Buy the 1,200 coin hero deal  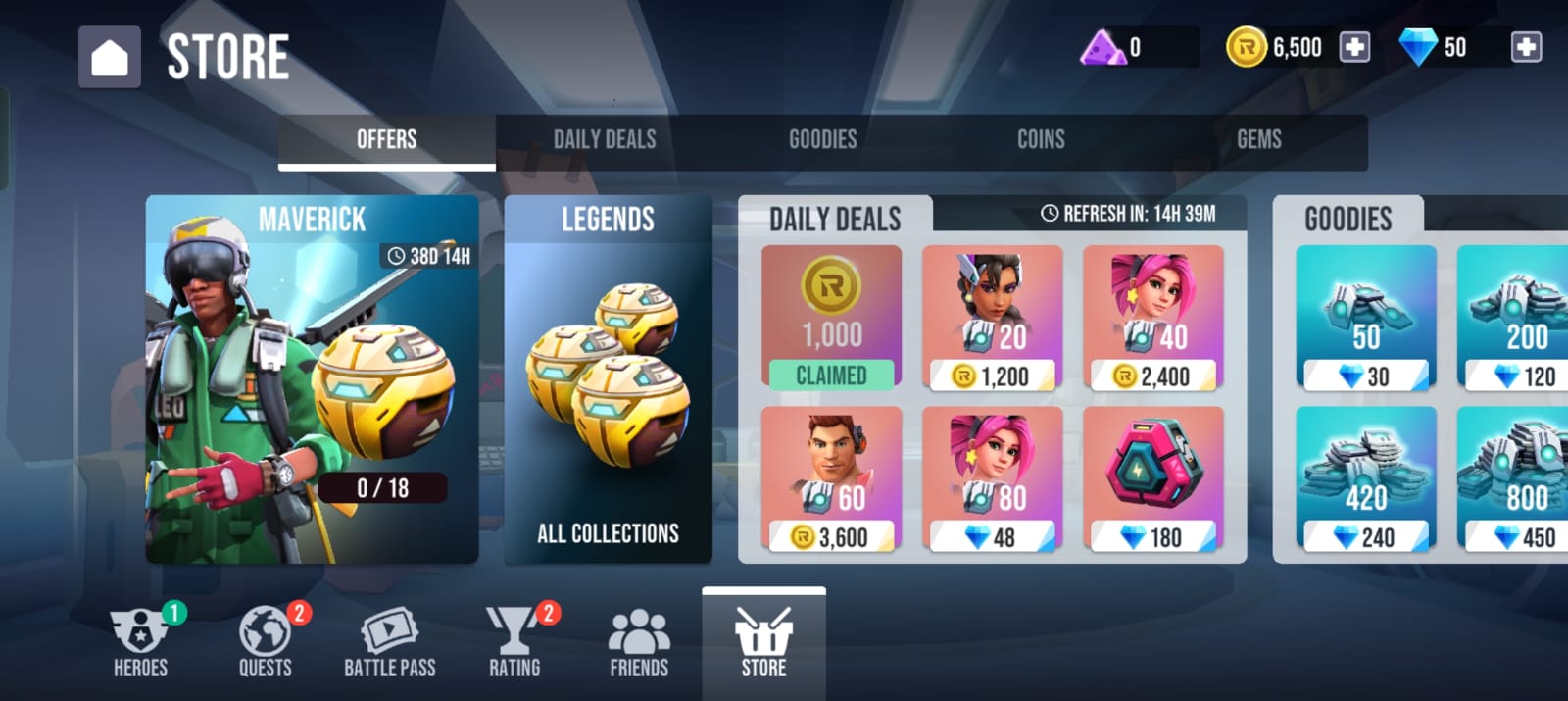click(992, 319)
